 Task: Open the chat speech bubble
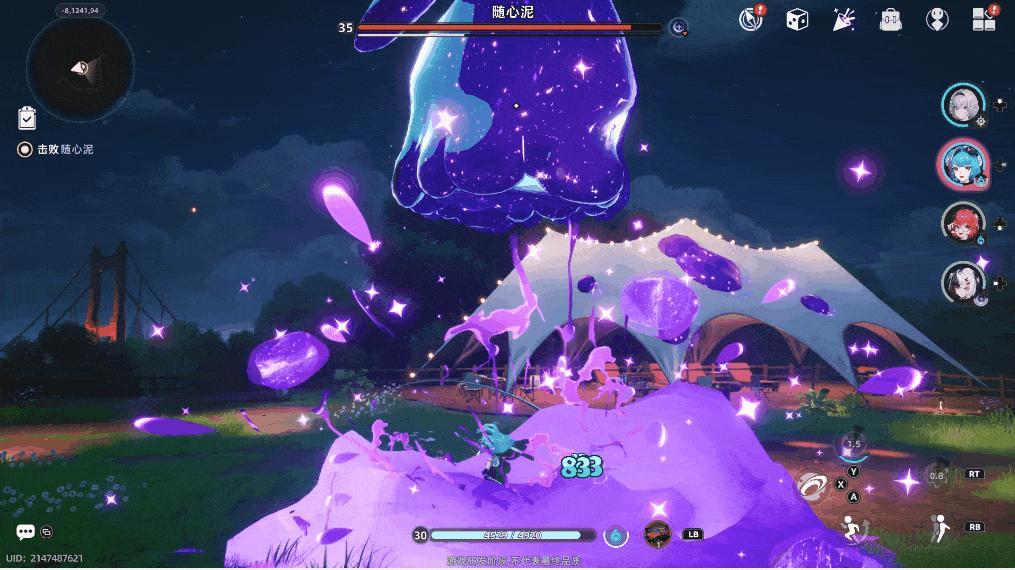click(25, 532)
